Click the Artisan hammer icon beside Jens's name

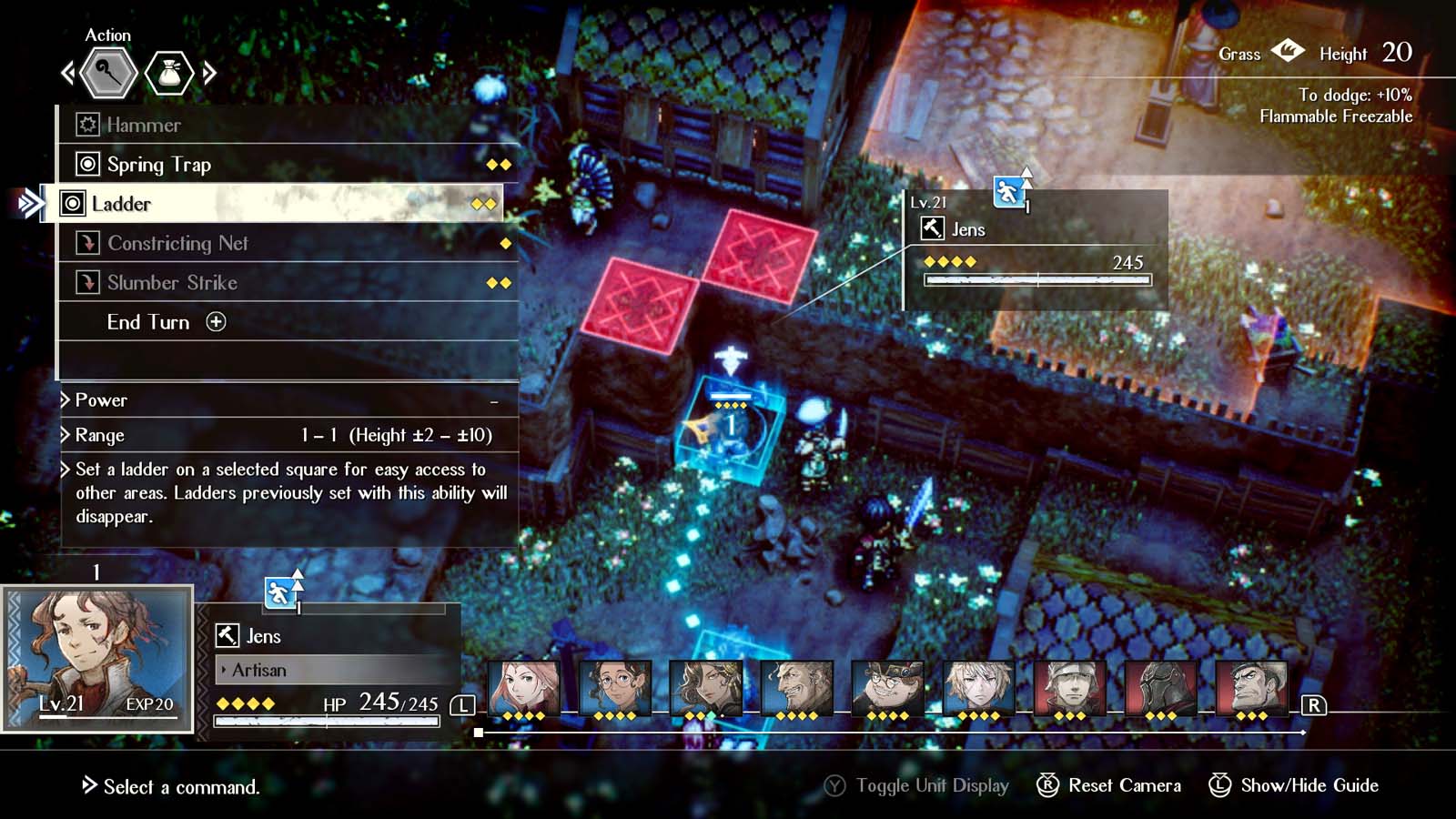pos(226,635)
